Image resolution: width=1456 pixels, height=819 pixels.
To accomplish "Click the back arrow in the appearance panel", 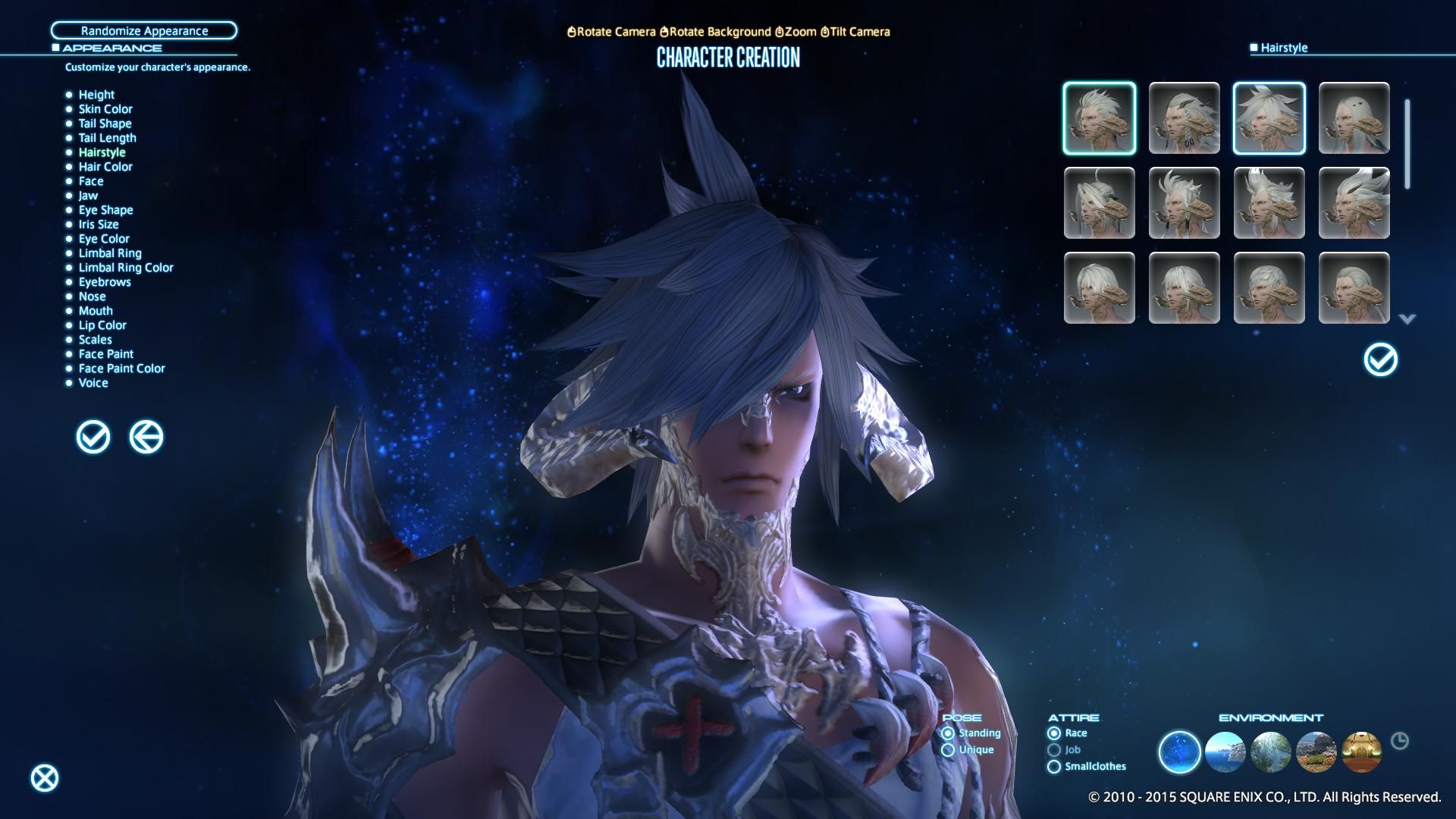I will (146, 437).
